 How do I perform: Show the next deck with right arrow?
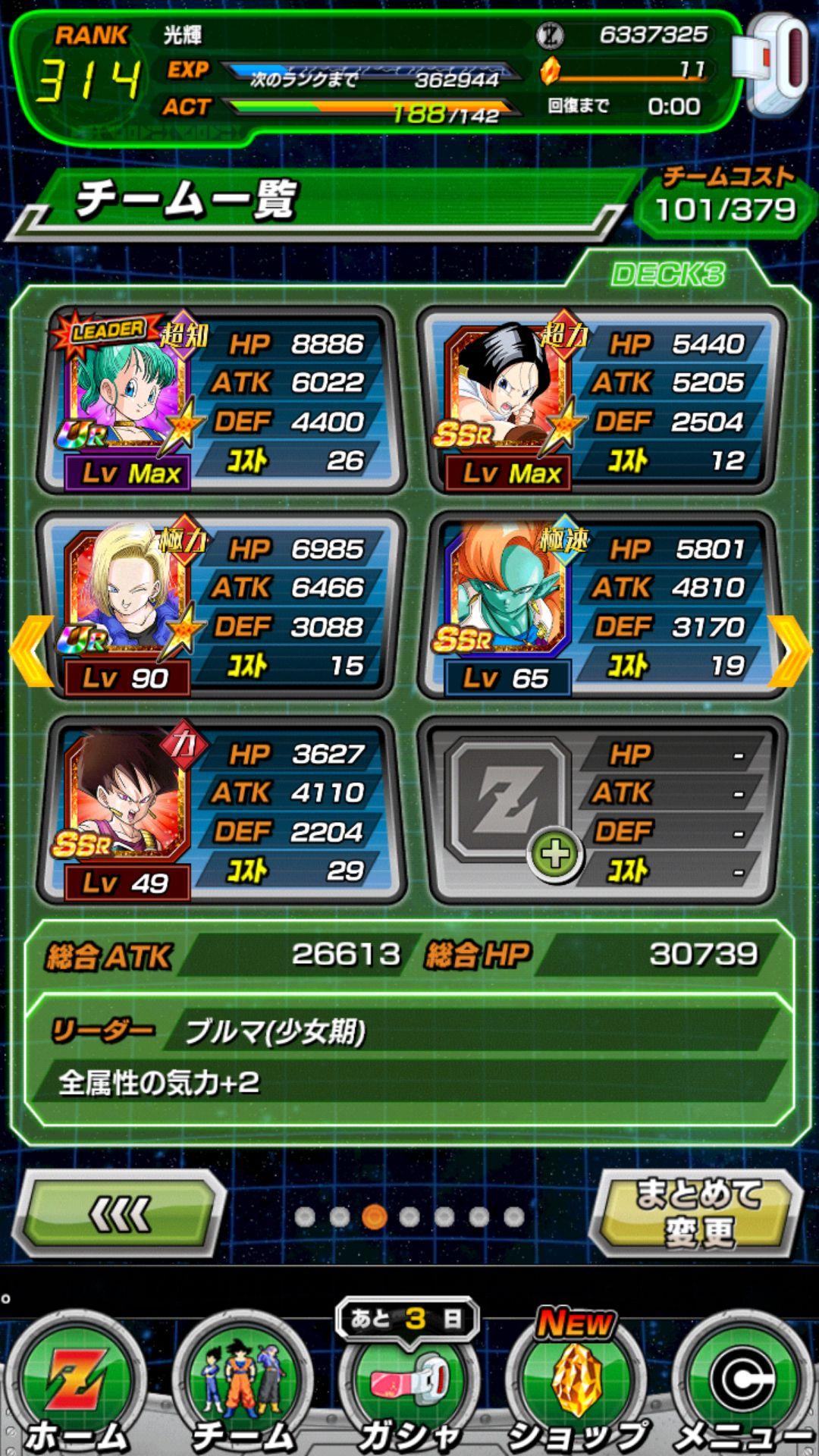click(791, 651)
